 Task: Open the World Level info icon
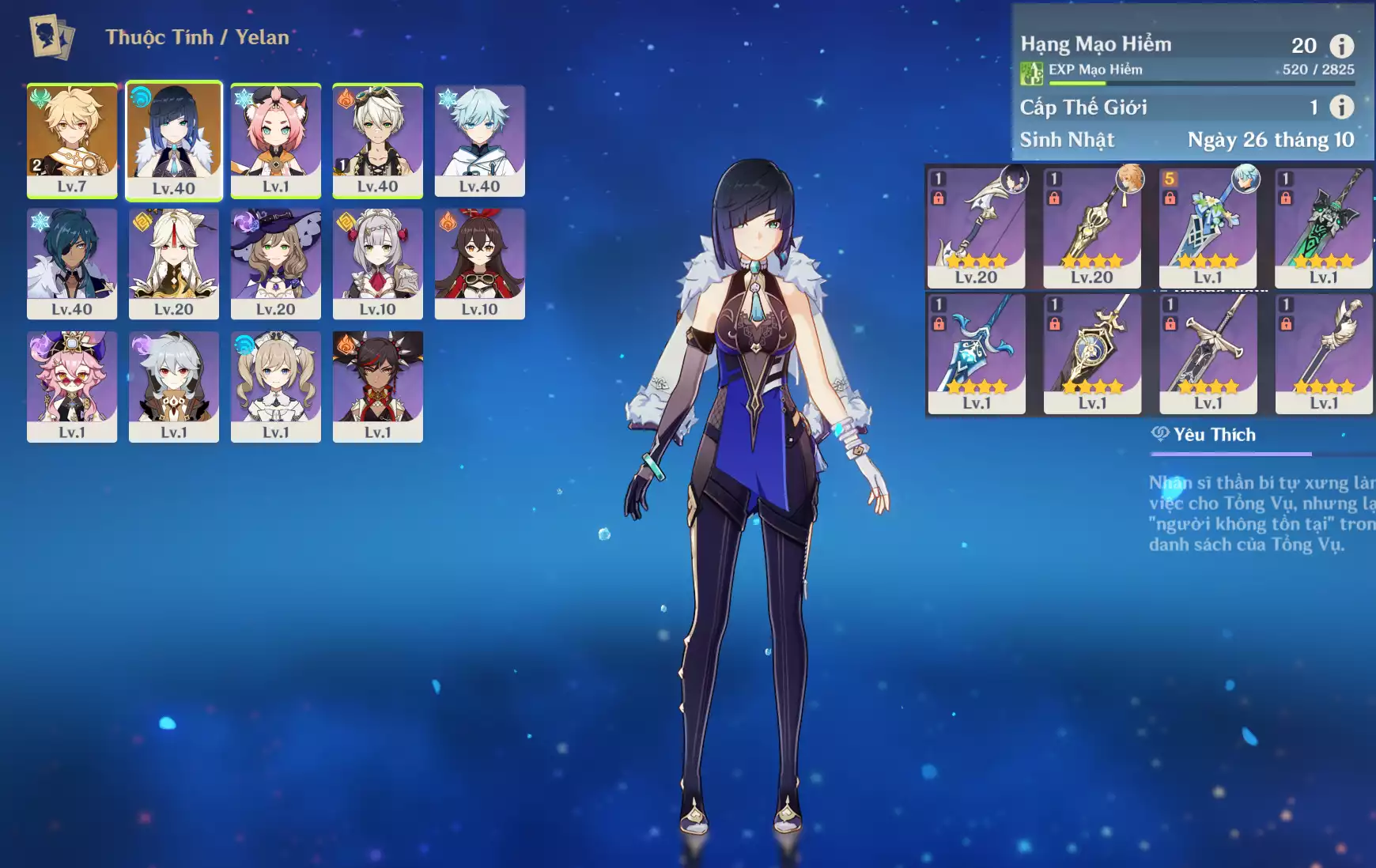coord(1341,107)
